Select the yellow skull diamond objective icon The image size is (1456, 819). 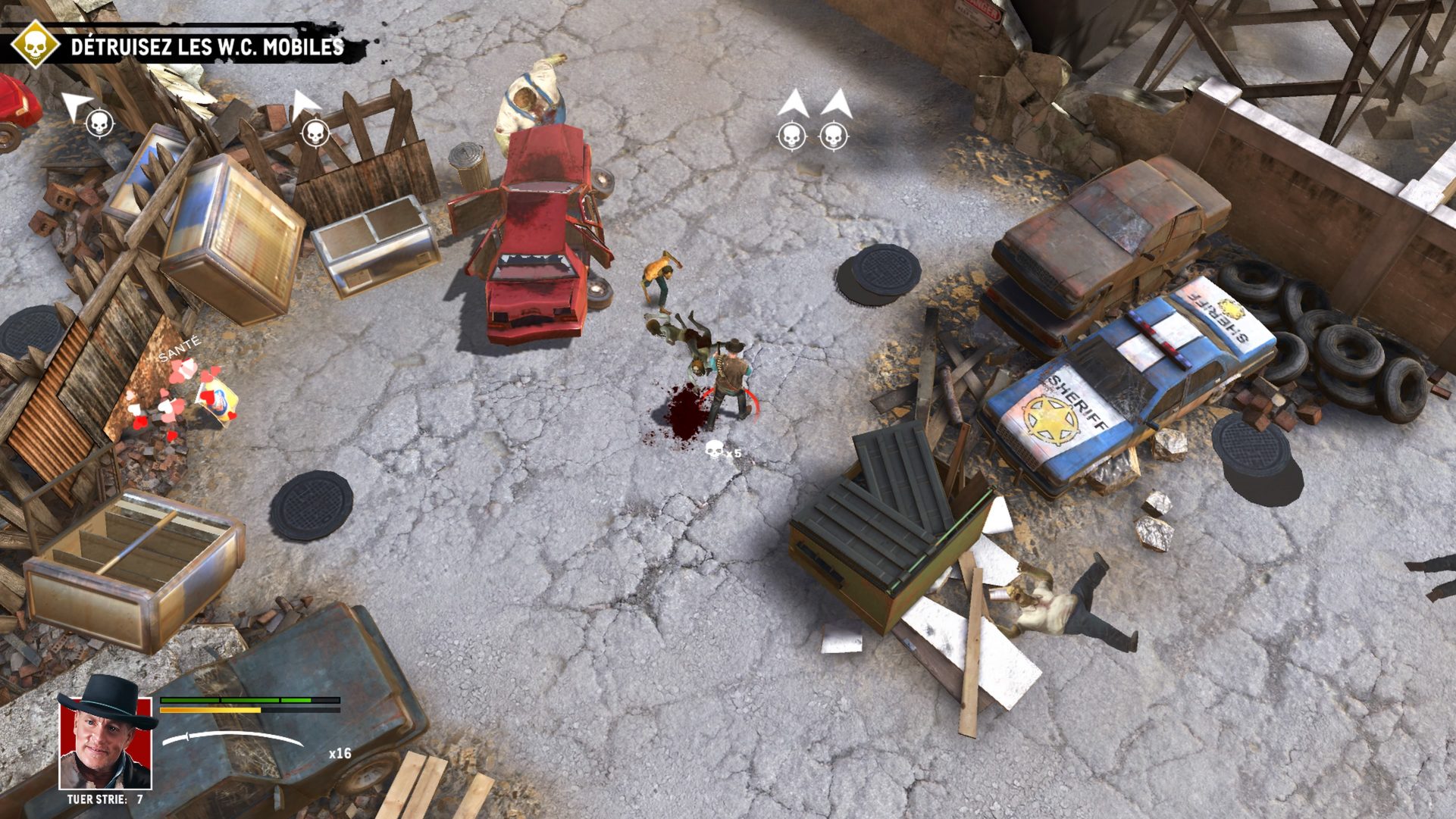click(x=34, y=45)
